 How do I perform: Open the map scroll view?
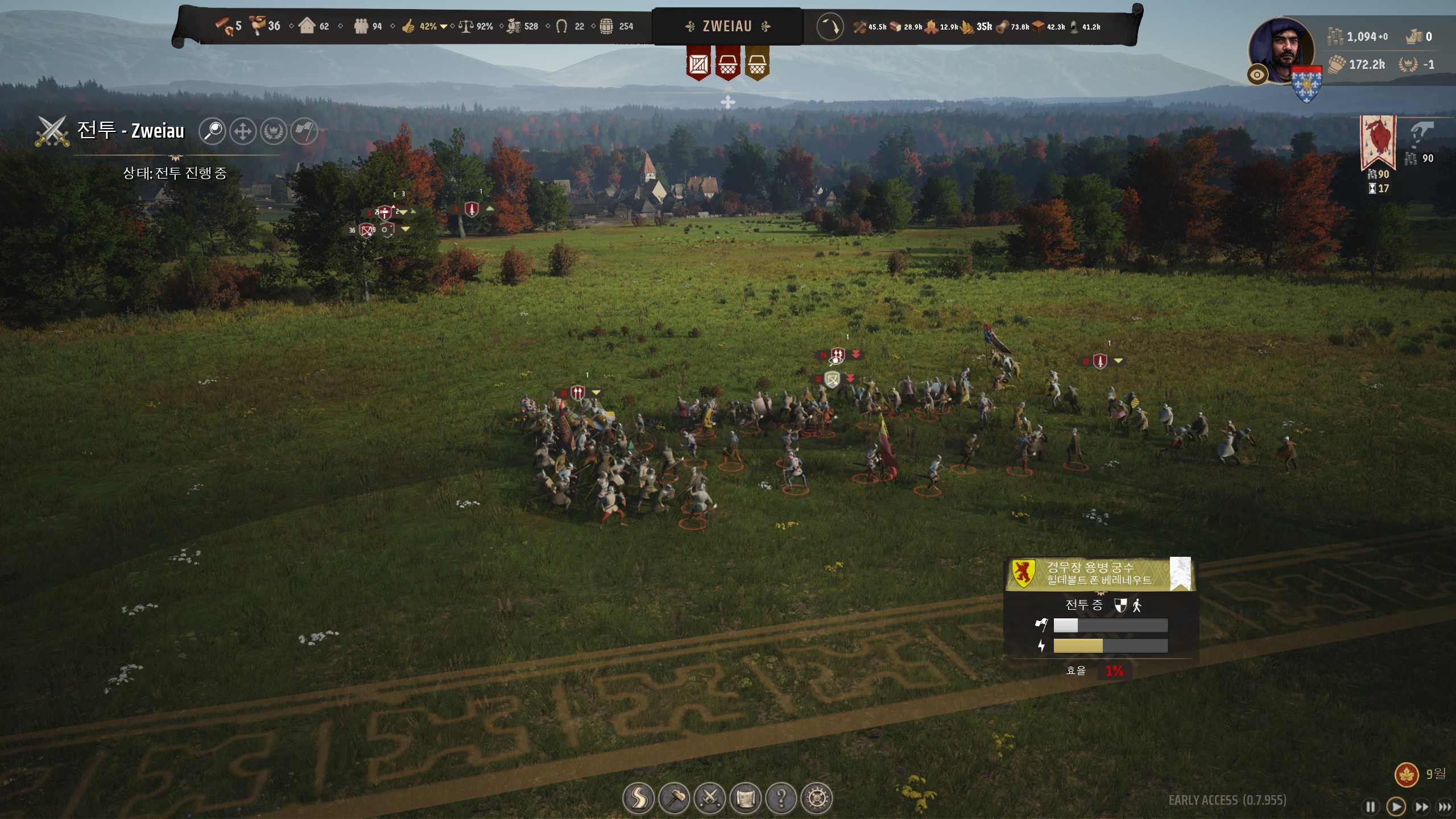pyautogui.click(x=746, y=799)
